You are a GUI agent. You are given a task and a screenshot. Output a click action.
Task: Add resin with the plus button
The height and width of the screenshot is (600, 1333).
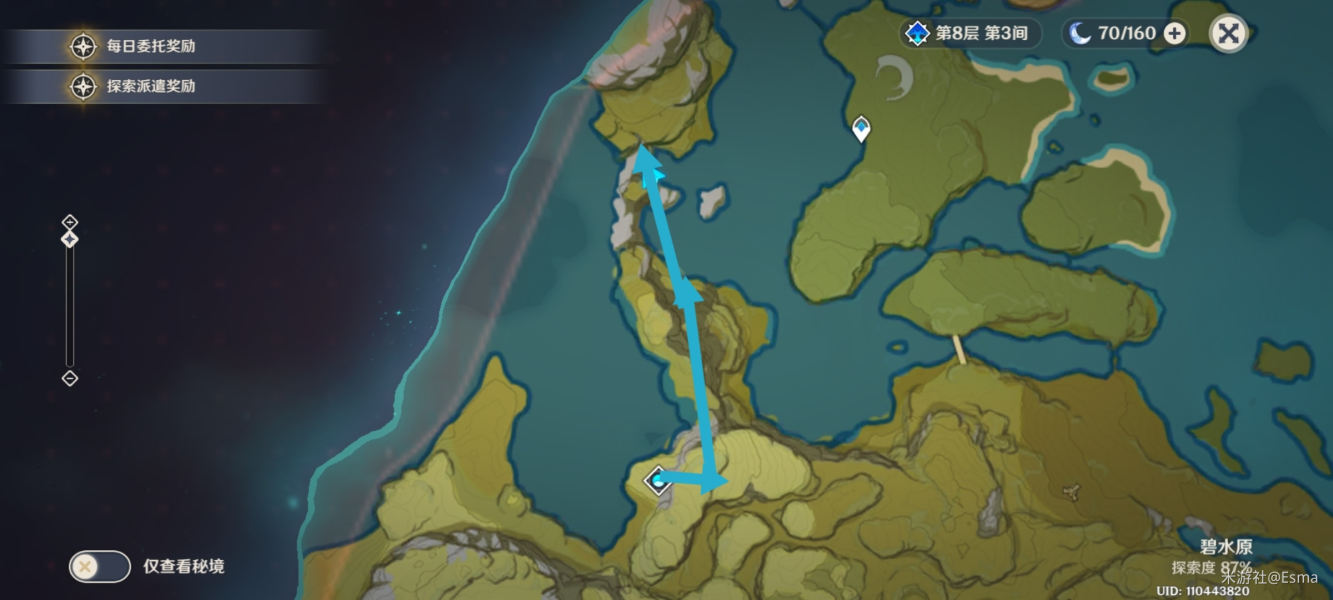coord(1175,34)
